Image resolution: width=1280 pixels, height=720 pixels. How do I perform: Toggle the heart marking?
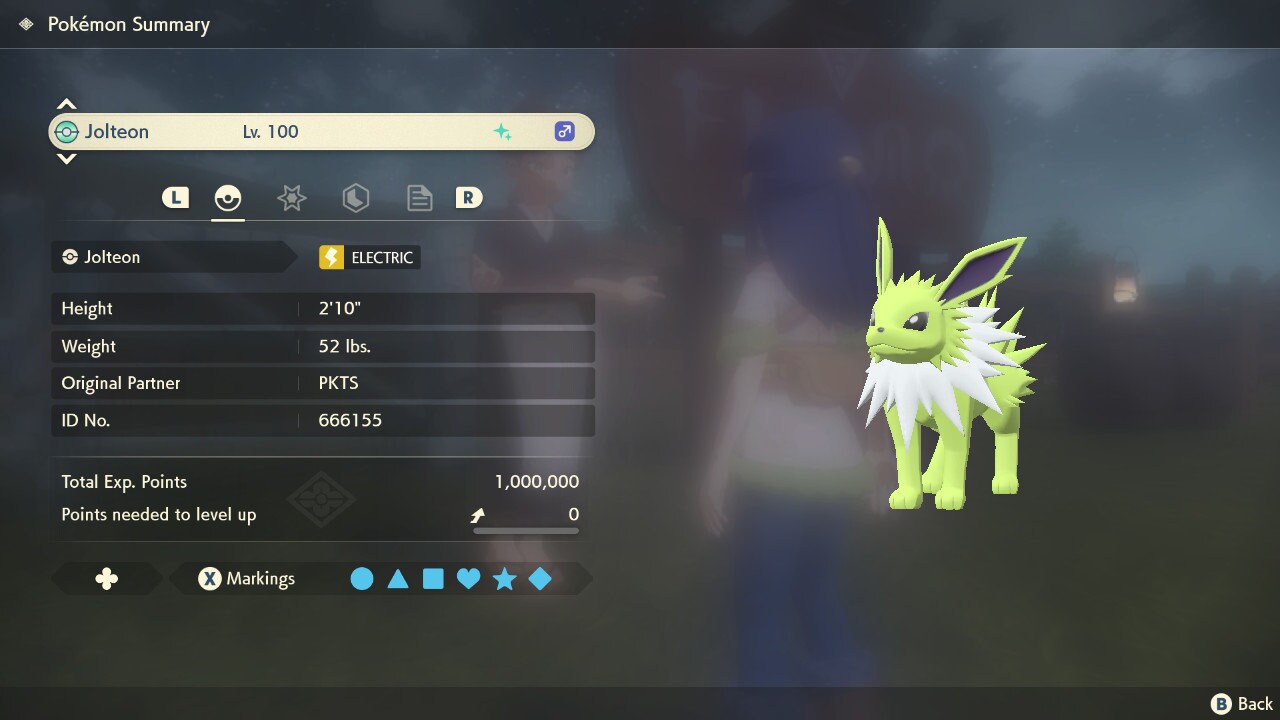click(469, 579)
